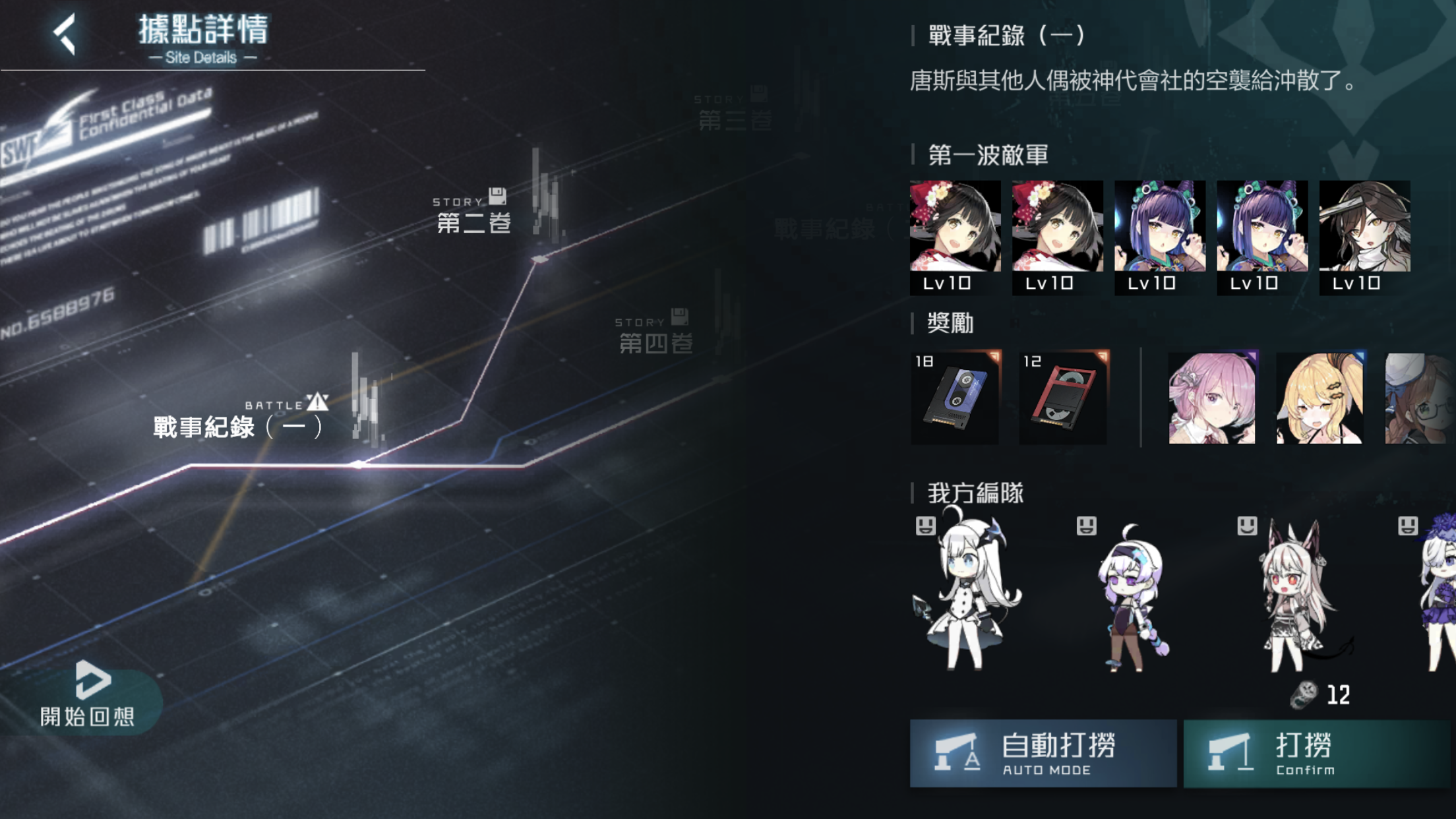Click the BATTLE alert icon near 戰事紀錄（一）
Screen dimensions: 1456x819
(x=318, y=403)
